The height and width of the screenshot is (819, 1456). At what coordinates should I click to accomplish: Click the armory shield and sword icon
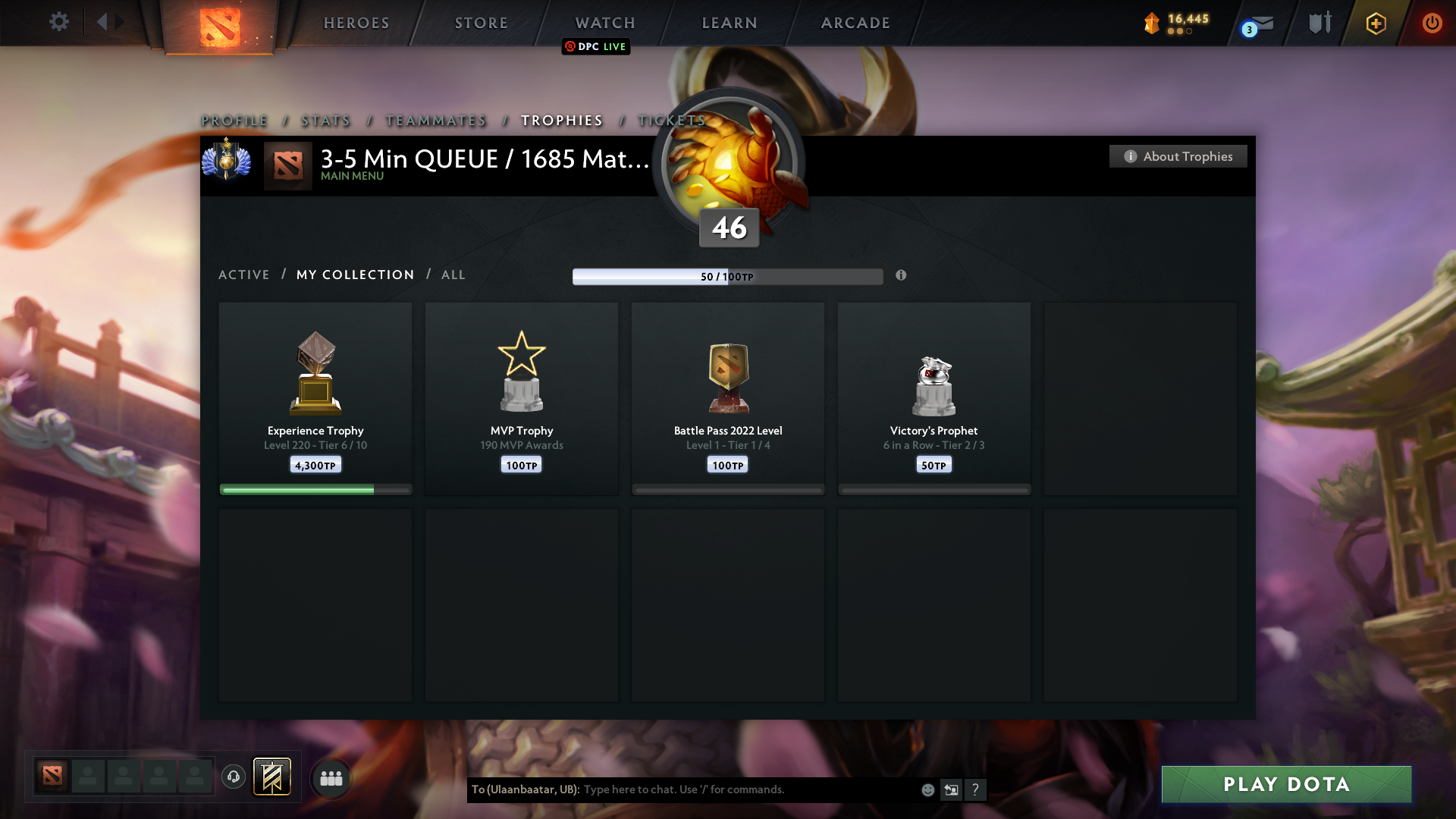click(x=1319, y=23)
